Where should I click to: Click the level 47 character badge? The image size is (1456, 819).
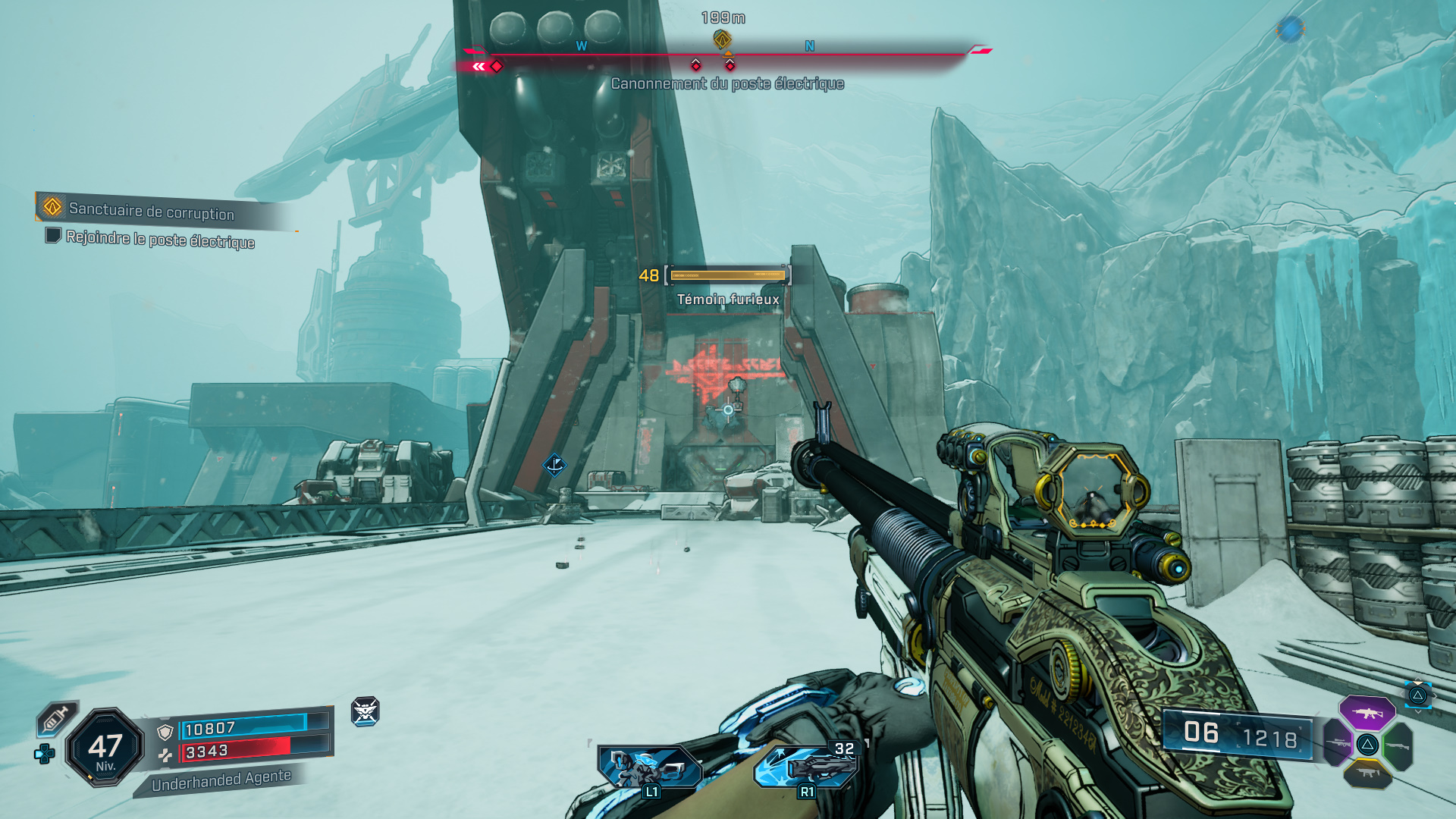pos(105,748)
